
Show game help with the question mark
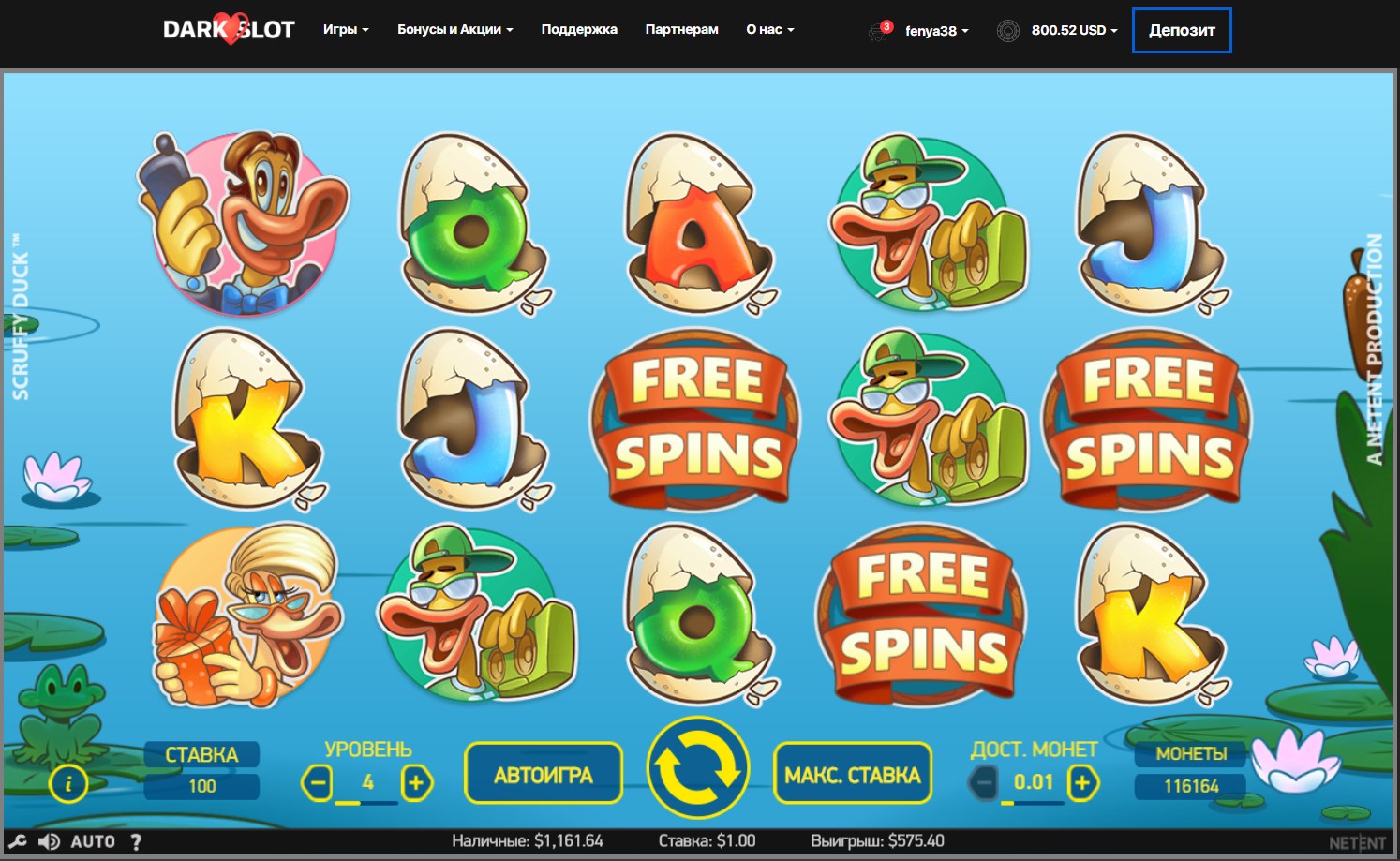(x=137, y=841)
